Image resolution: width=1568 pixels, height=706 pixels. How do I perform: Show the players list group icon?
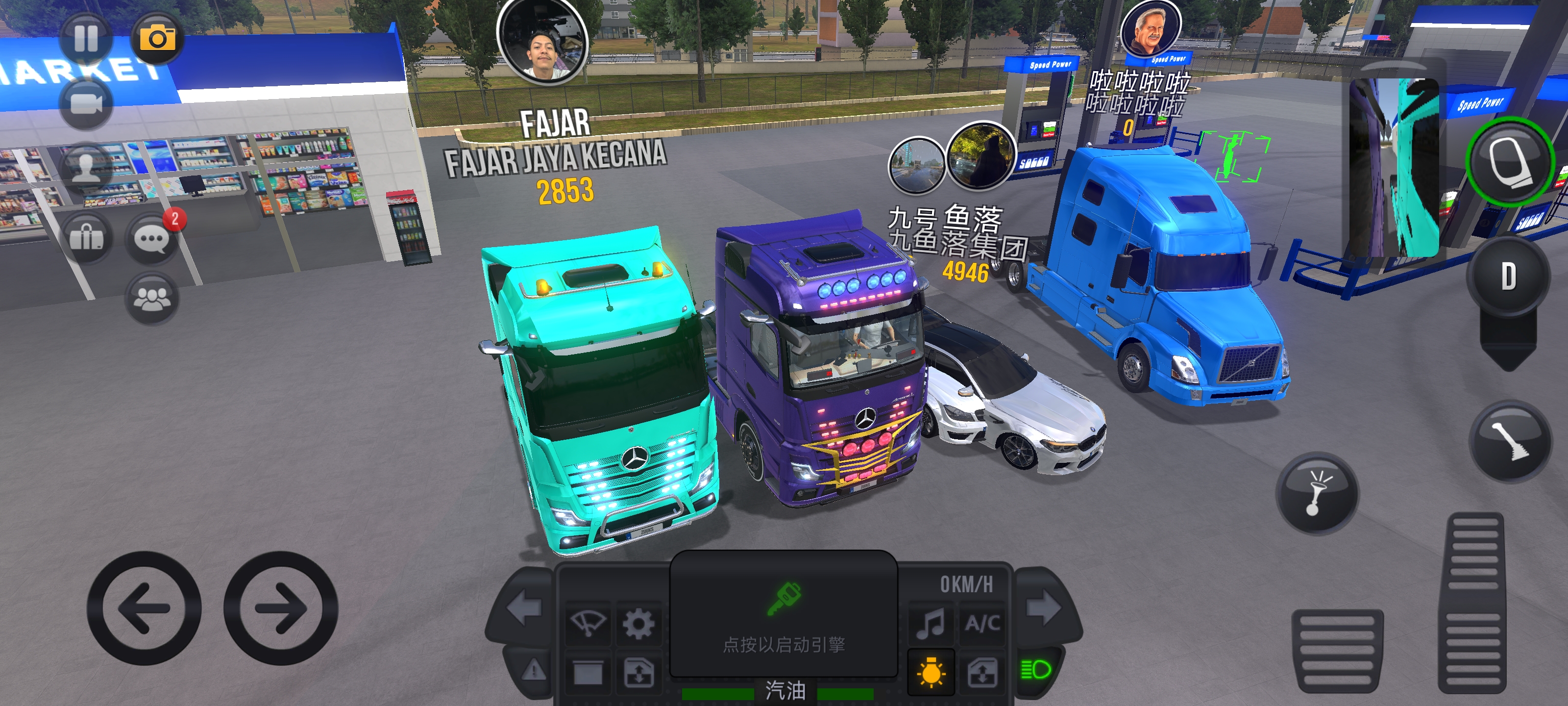click(151, 298)
